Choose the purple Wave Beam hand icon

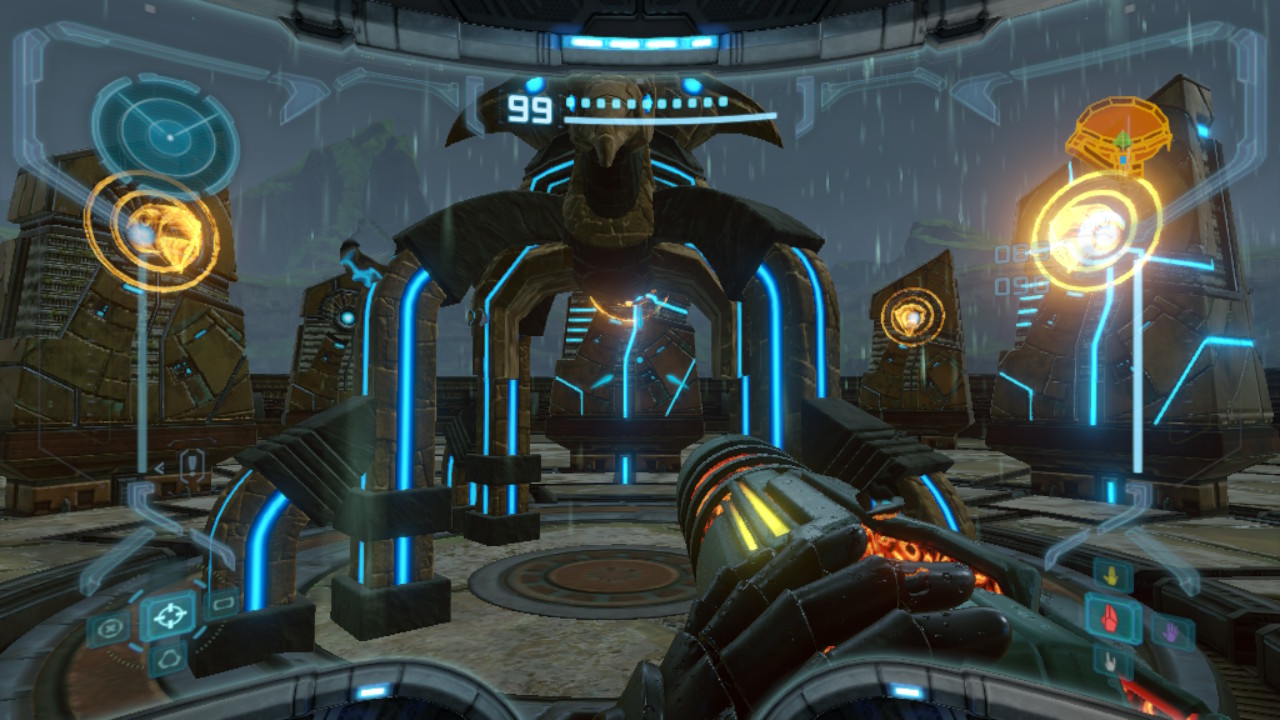1171,630
